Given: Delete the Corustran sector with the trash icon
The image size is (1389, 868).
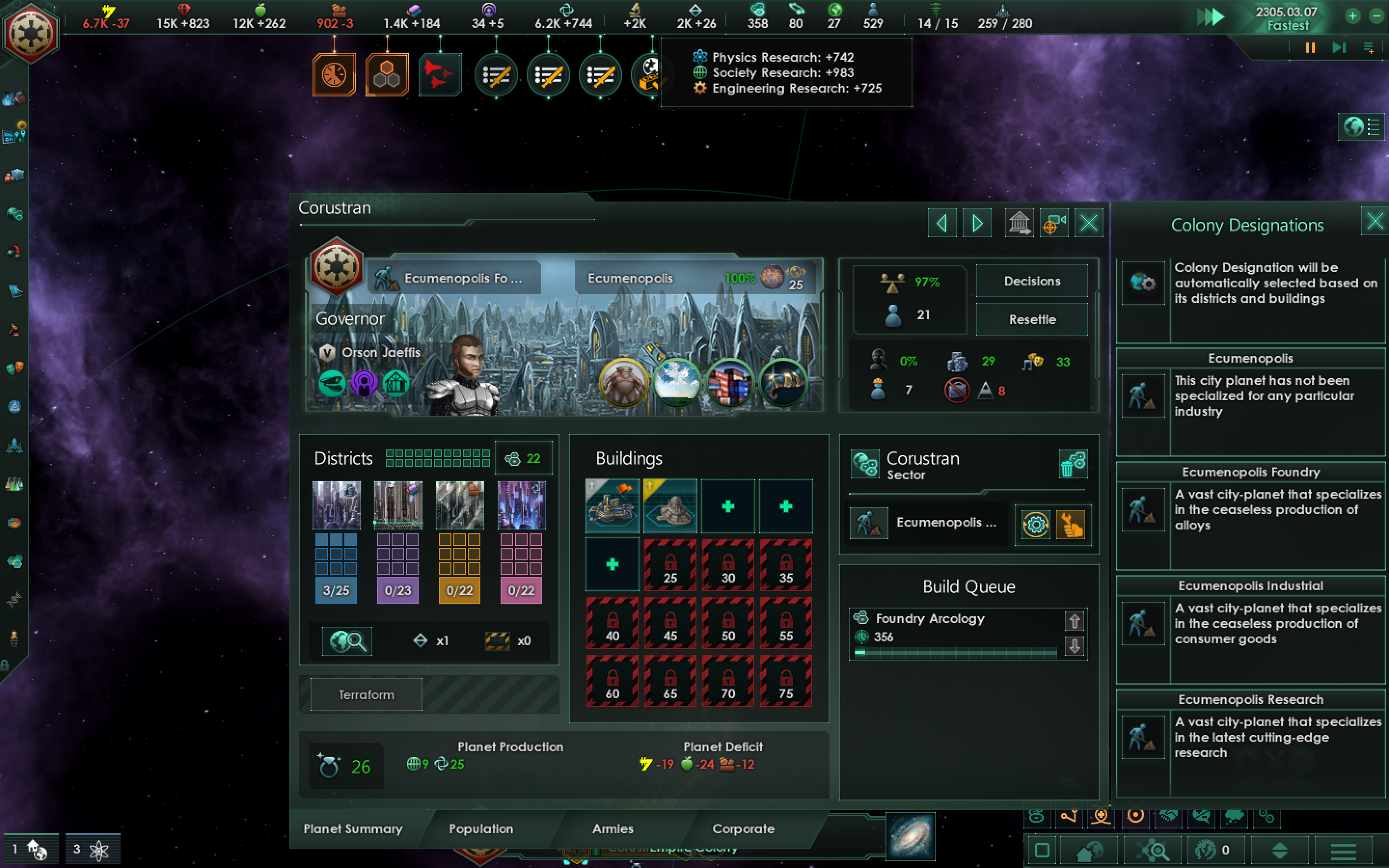Looking at the screenshot, I should click(1073, 464).
